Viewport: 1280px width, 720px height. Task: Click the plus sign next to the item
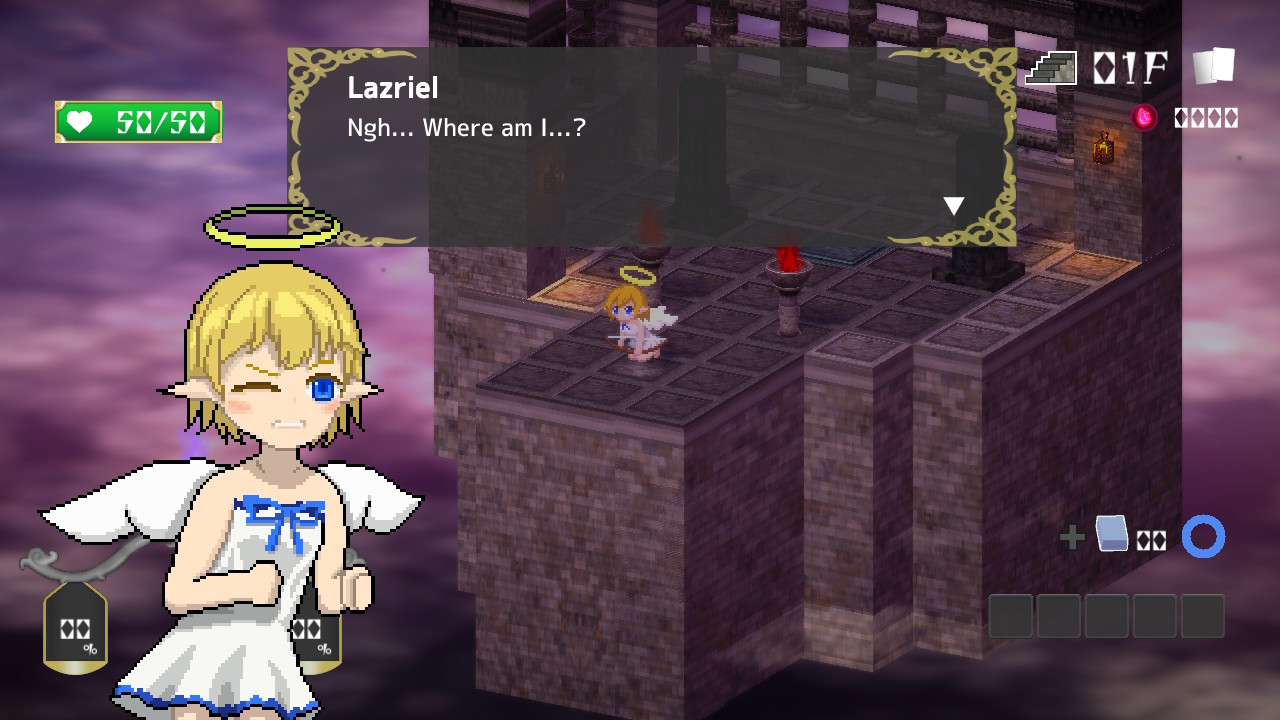click(x=1073, y=537)
